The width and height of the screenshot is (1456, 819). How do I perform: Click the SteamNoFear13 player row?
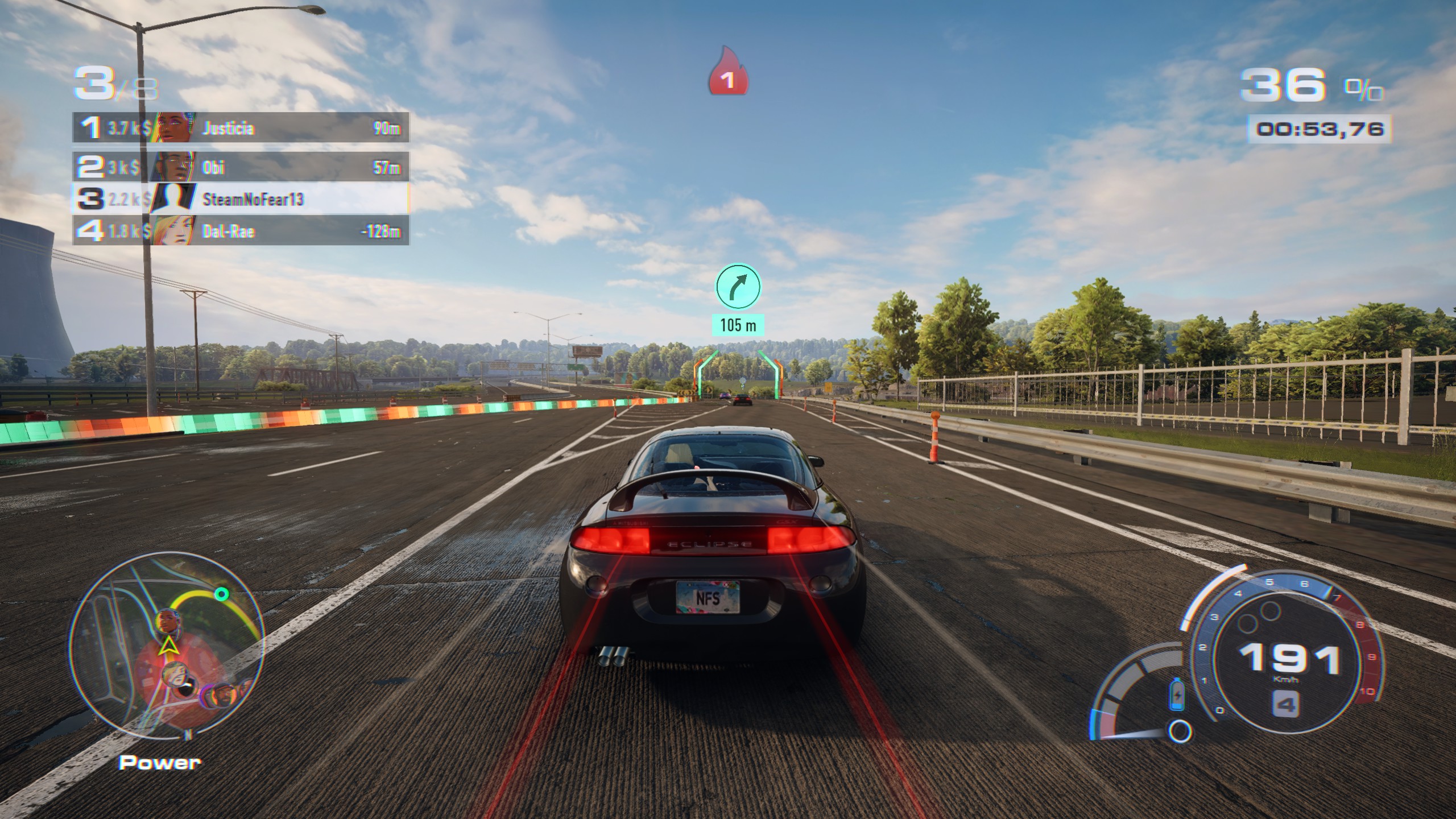click(240, 198)
